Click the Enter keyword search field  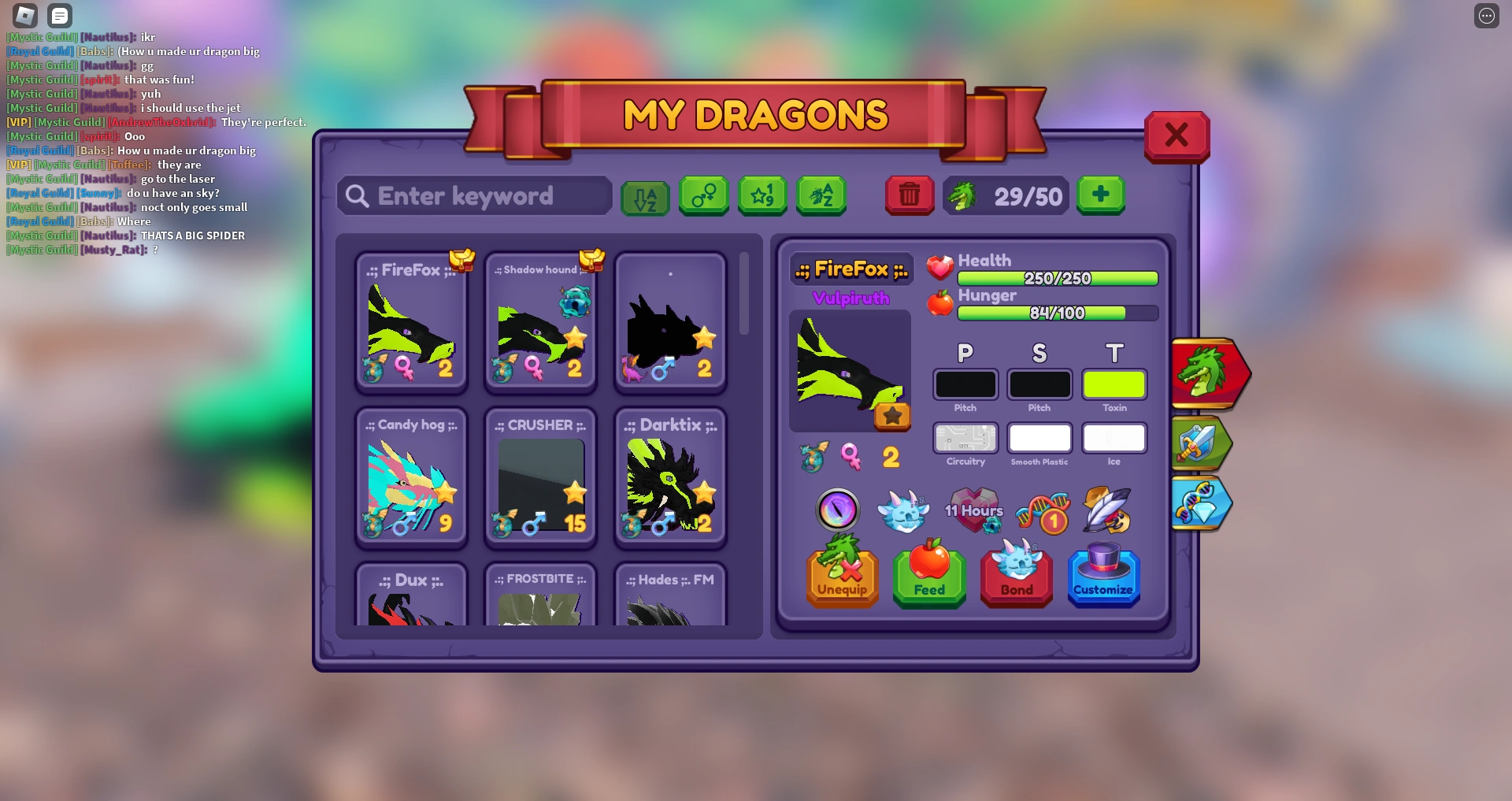click(x=473, y=195)
